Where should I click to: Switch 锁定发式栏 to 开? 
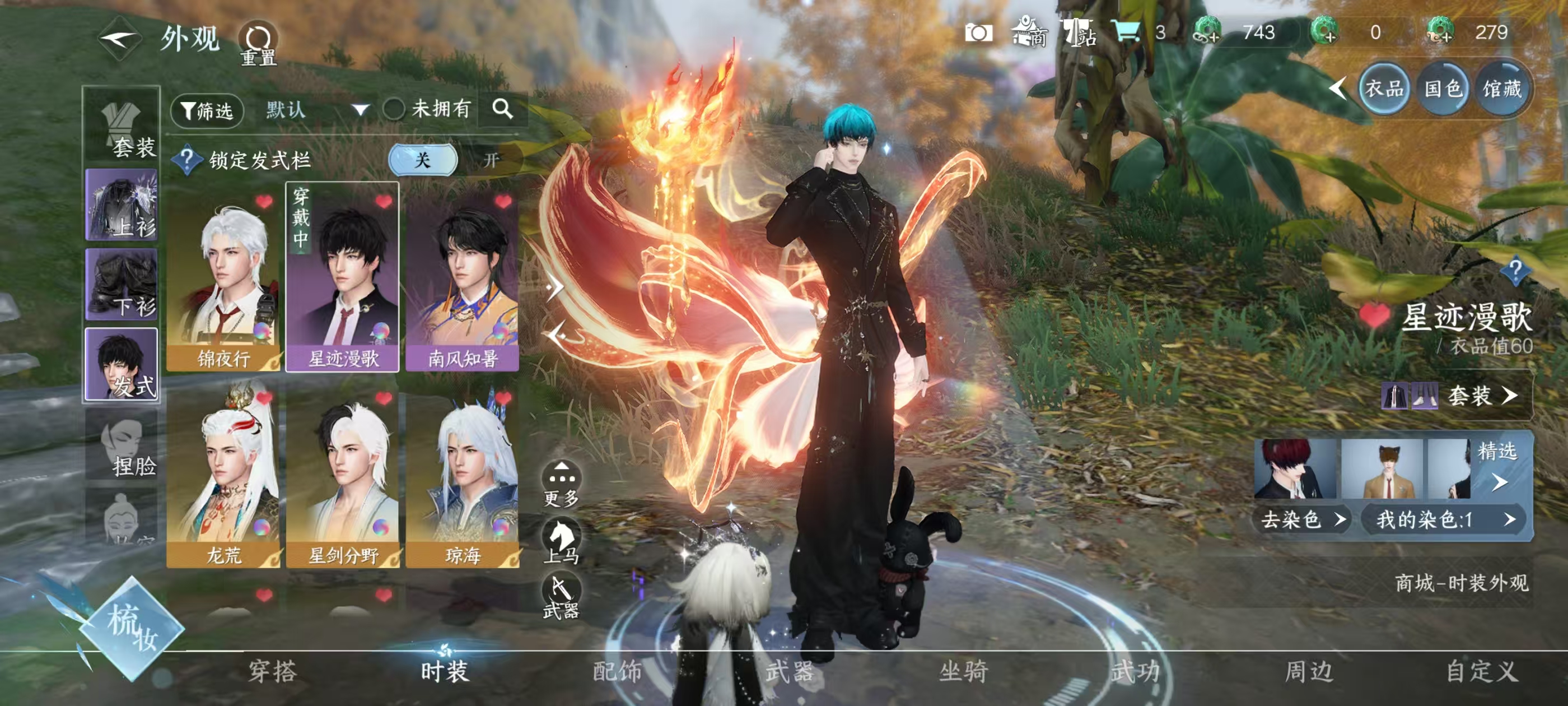491,160
